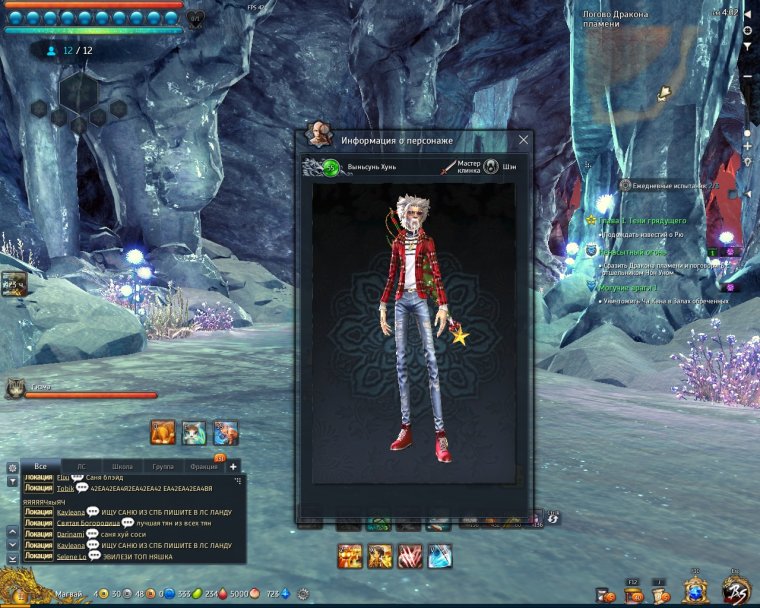This screenshot has width=760, height=608.
Task: Click the orange cat pet icon
Action: pos(163,432)
